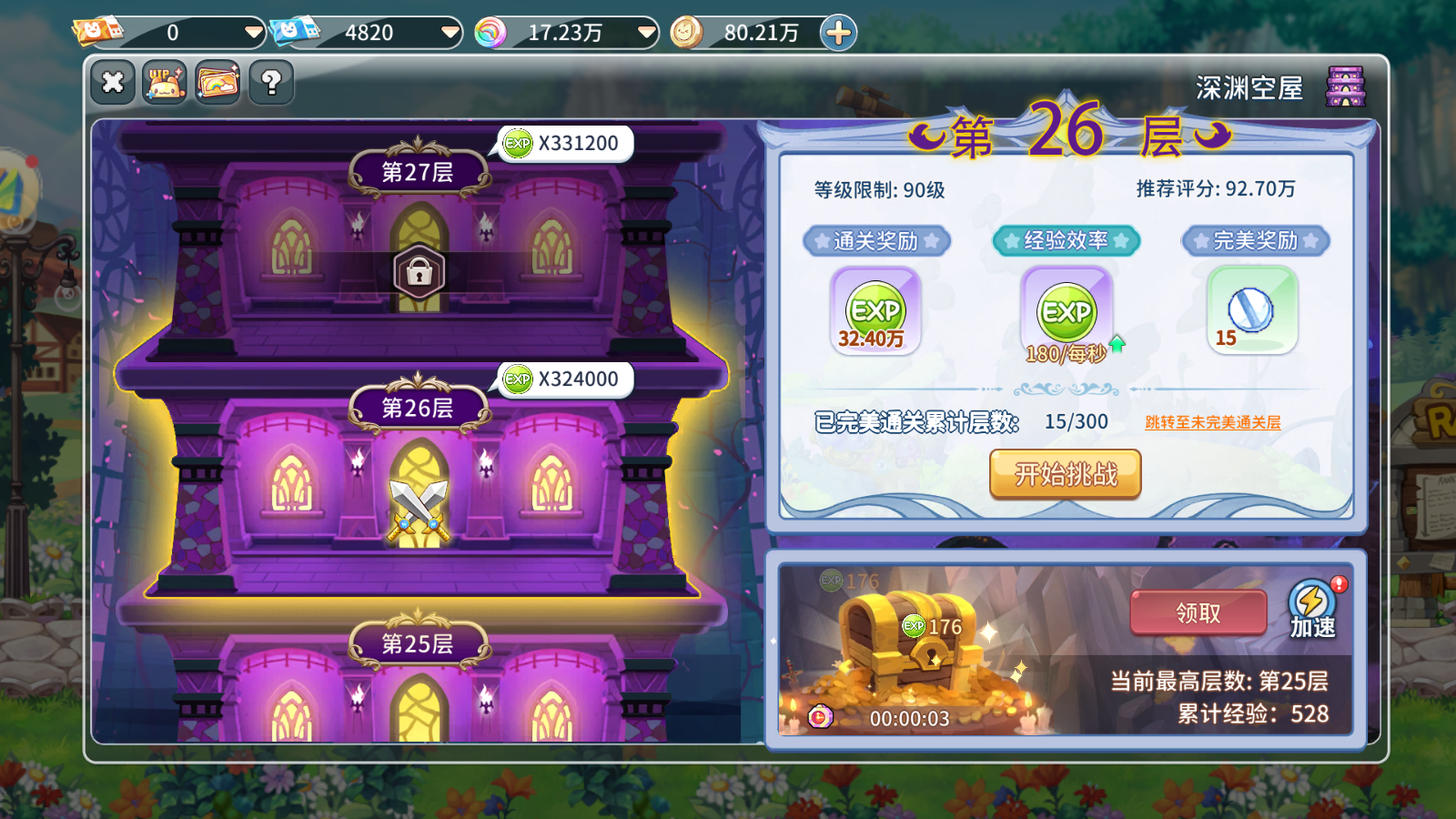The width and height of the screenshot is (1456, 819).
Task: Open the pink ticket currency dropdown
Action: tap(253, 32)
